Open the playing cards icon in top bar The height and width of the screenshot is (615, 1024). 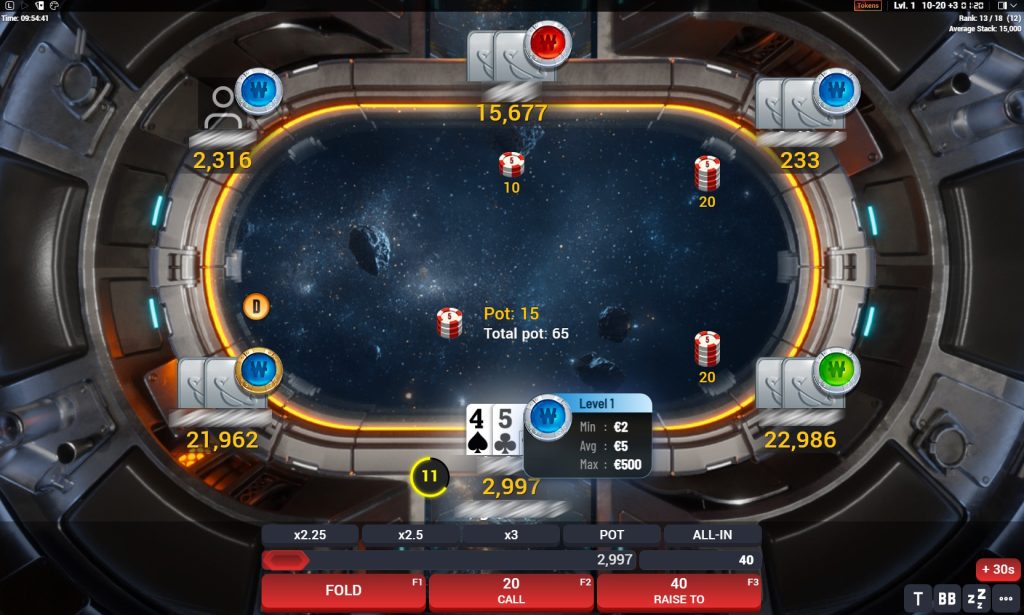(40, 6)
